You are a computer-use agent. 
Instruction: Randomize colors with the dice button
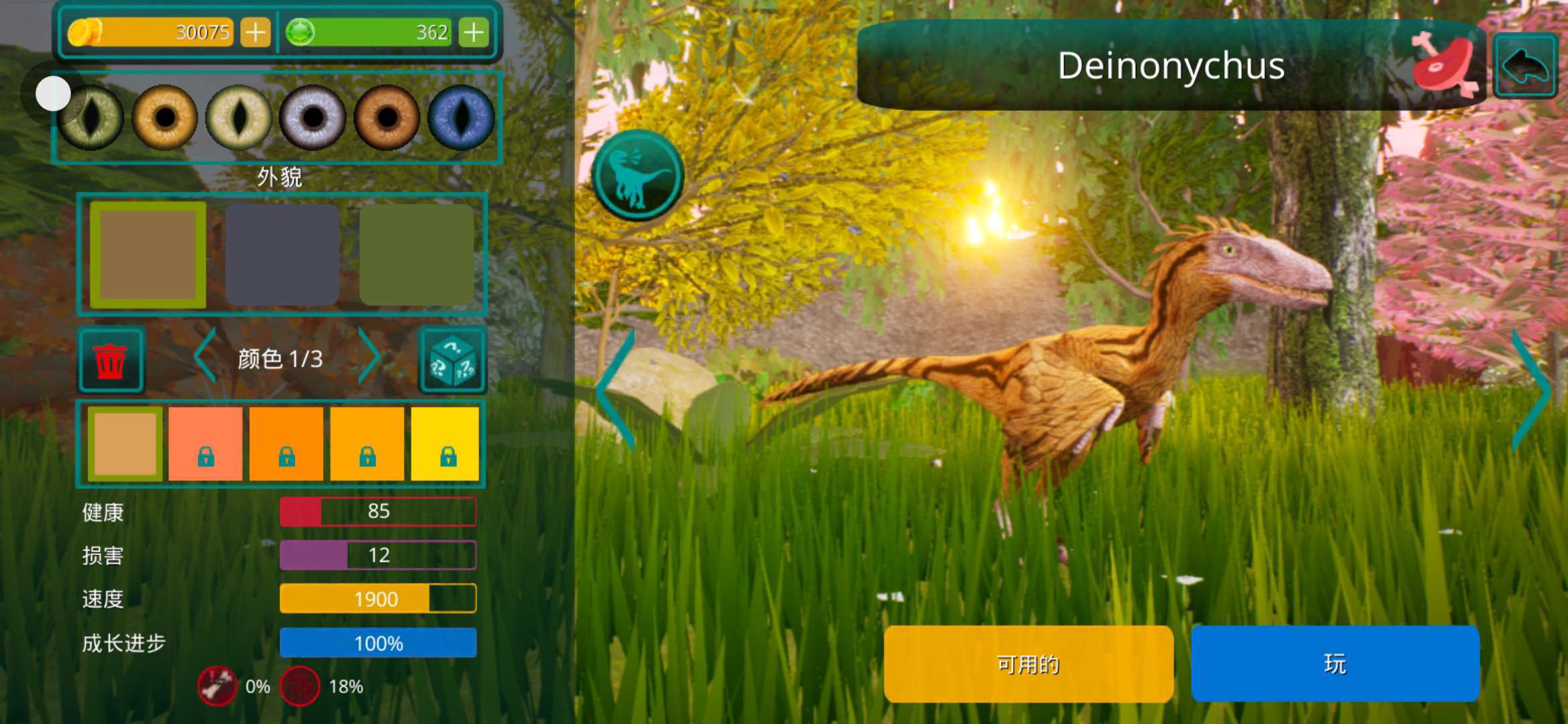coord(453,360)
